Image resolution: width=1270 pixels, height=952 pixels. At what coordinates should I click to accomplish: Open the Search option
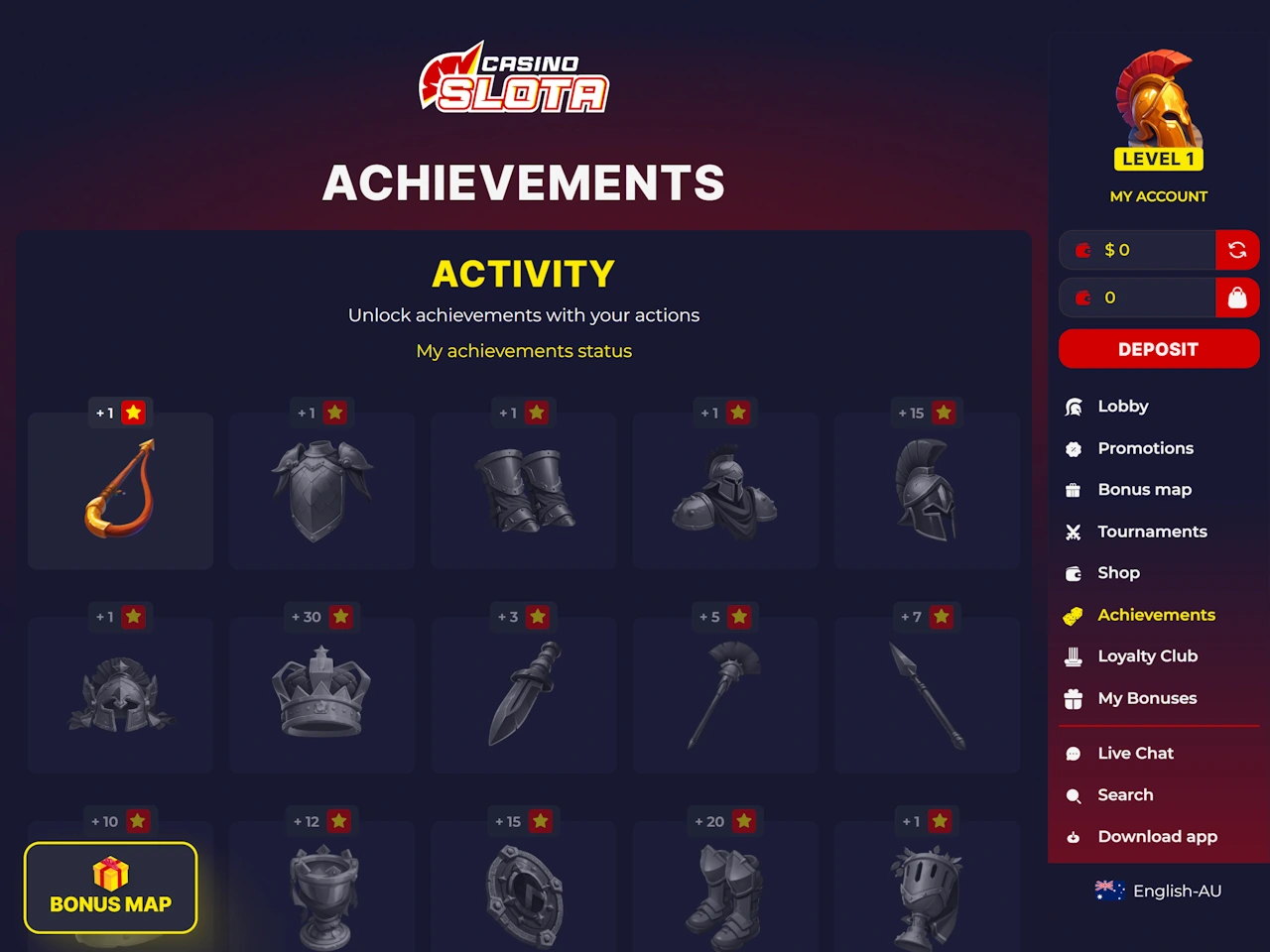click(x=1125, y=795)
